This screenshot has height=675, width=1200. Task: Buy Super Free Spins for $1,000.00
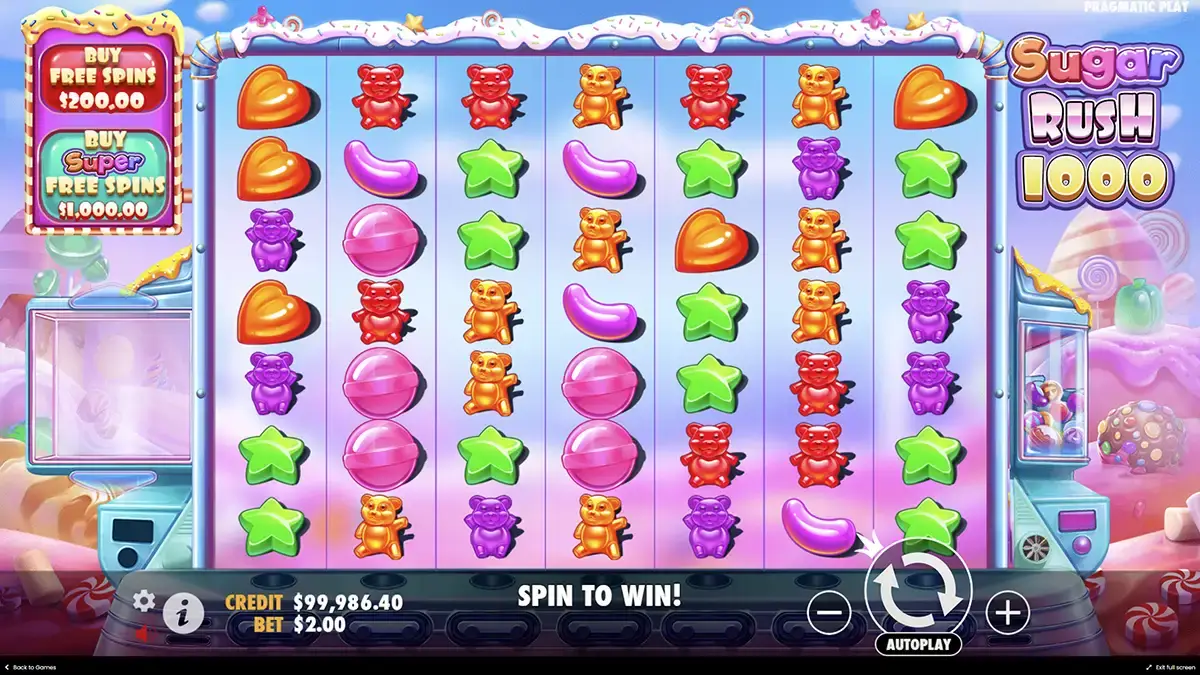[x=104, y=177]
